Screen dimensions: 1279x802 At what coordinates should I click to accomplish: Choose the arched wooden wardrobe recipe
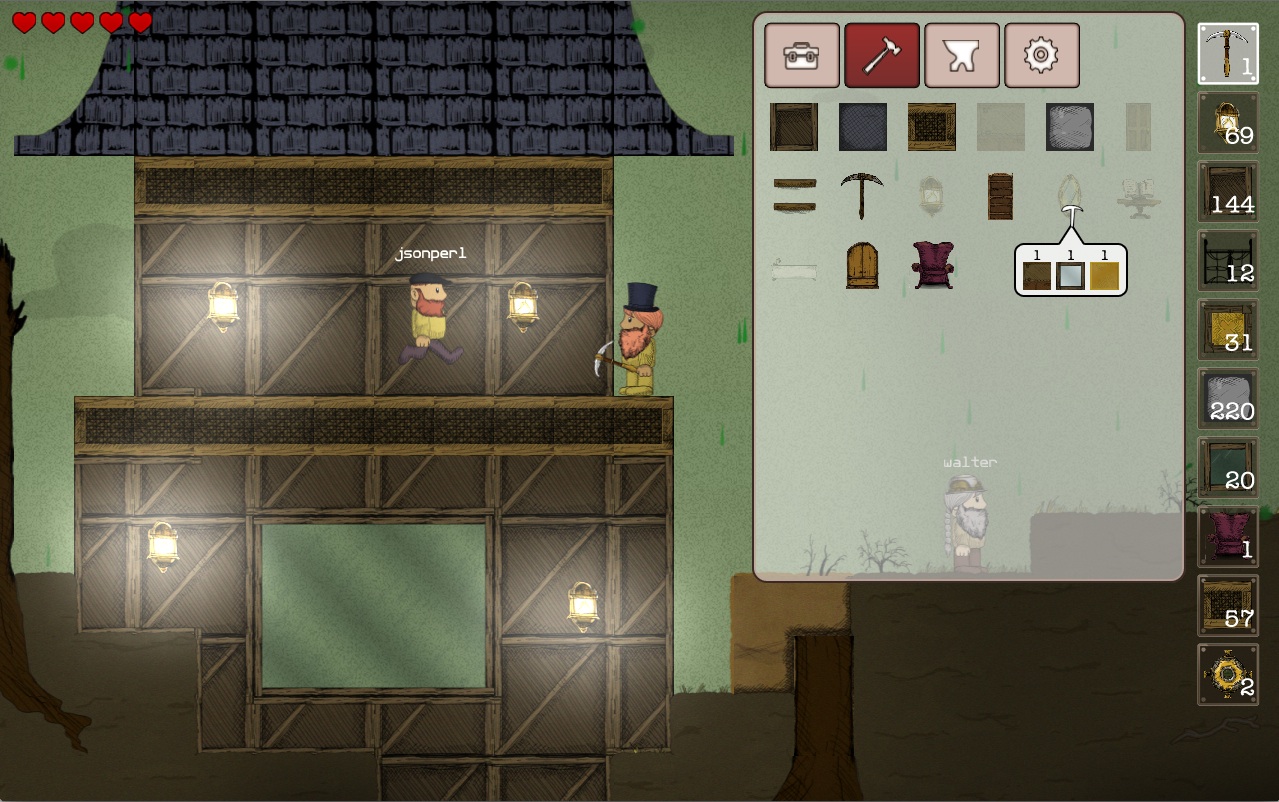click(862, 265)
